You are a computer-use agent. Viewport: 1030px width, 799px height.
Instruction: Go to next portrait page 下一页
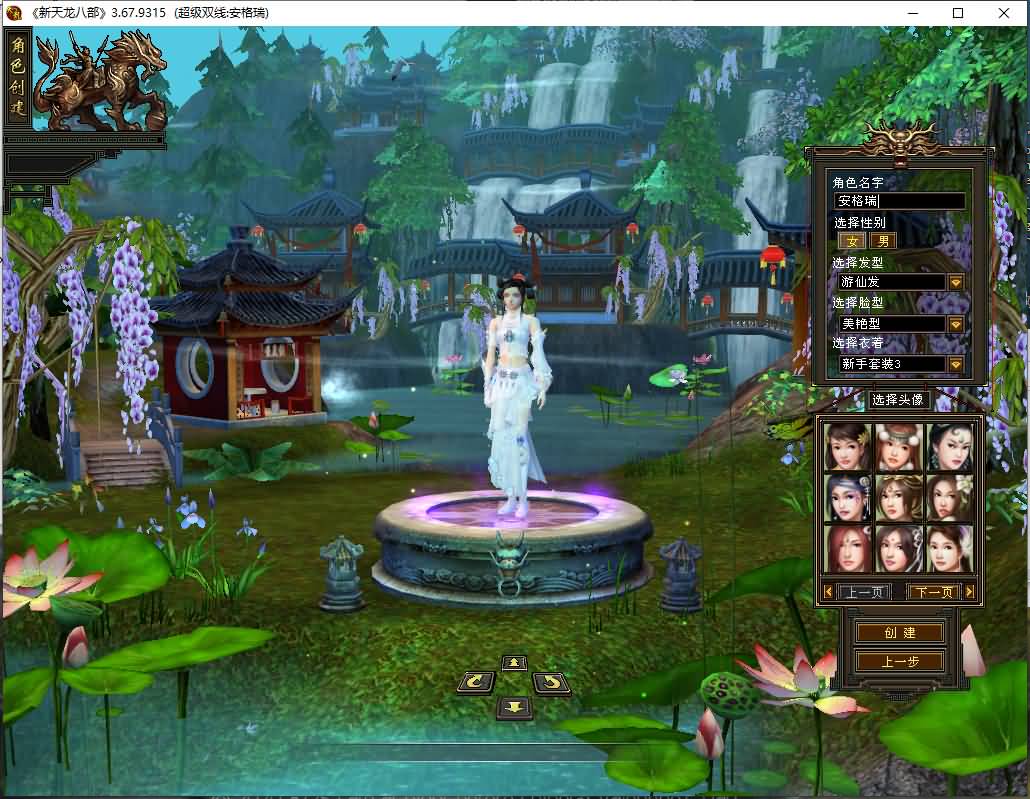coord(933,592)
